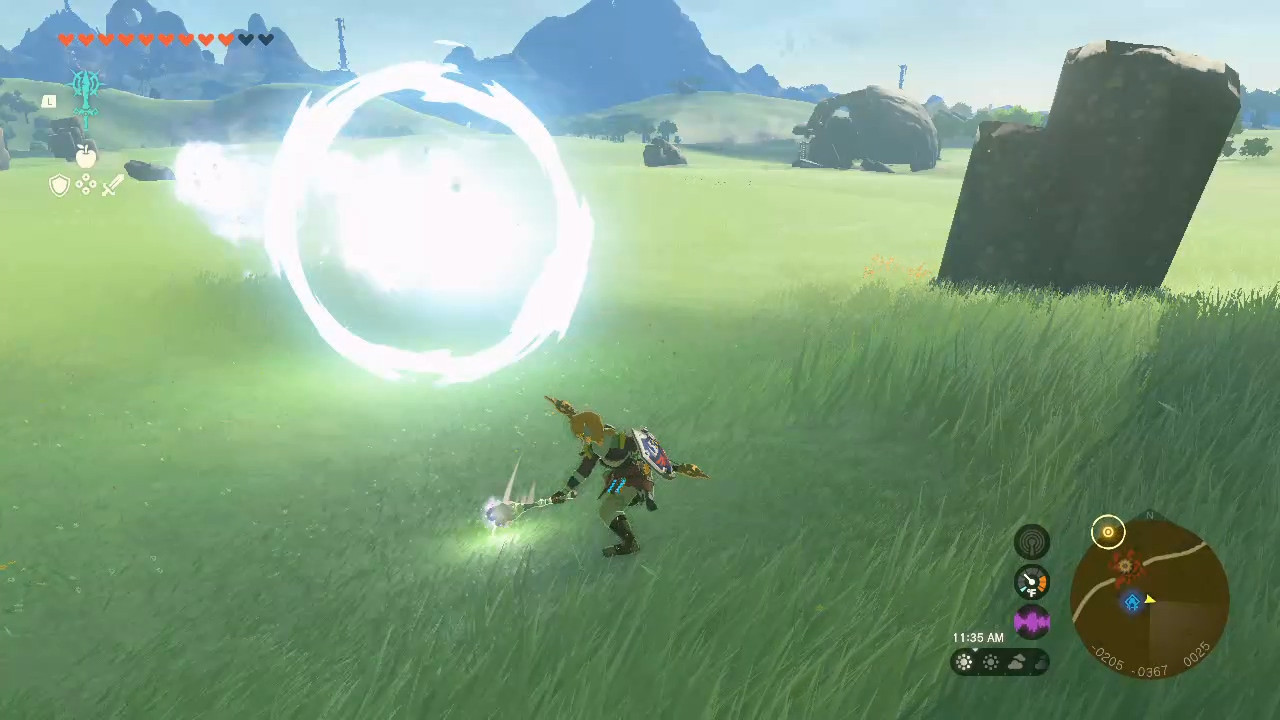Click the Fahrenheit temperature gauge dial
Viewport: 1280px width, 720px height.
pyautogui.click(x=1032, y=580)
